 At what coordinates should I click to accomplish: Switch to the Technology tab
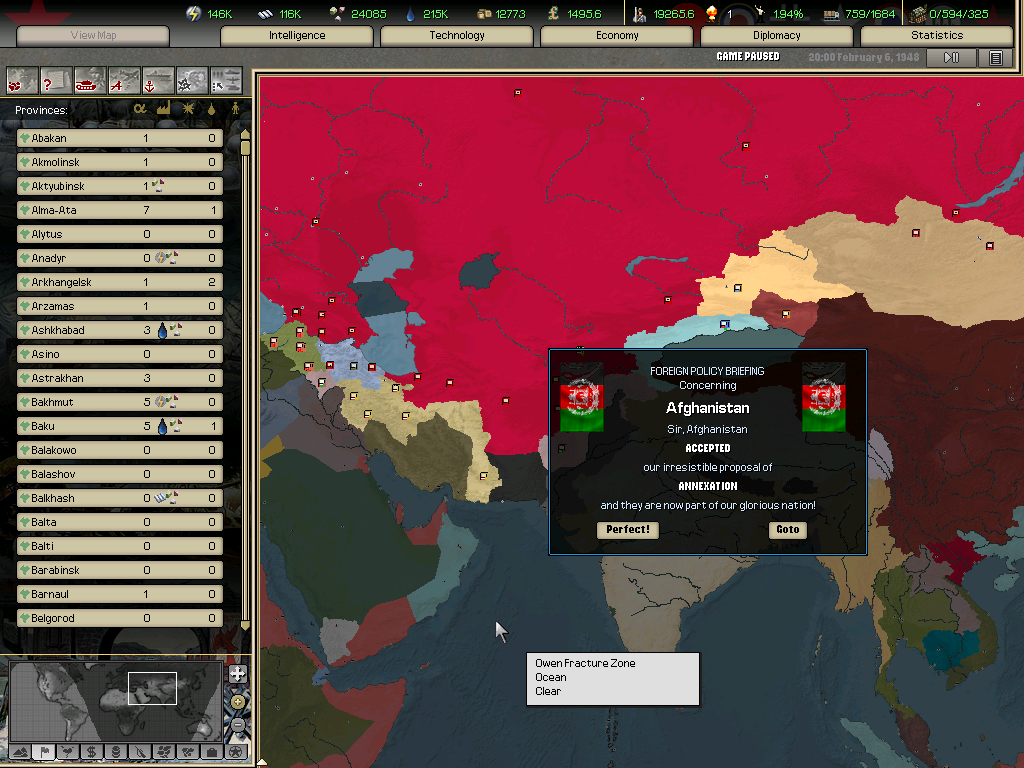tap(457, 36)
